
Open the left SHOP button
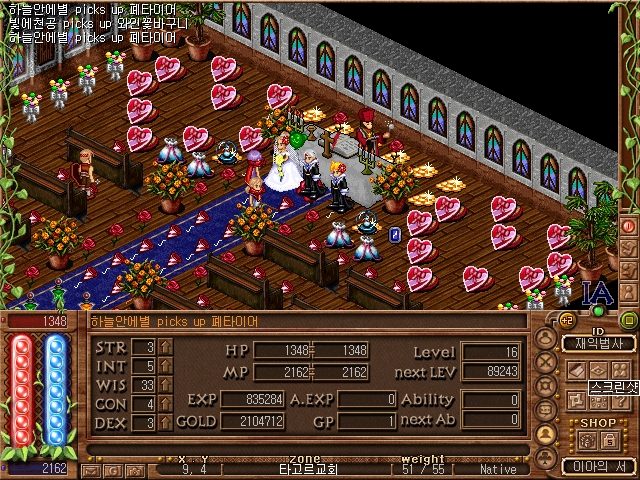(587, 440)
